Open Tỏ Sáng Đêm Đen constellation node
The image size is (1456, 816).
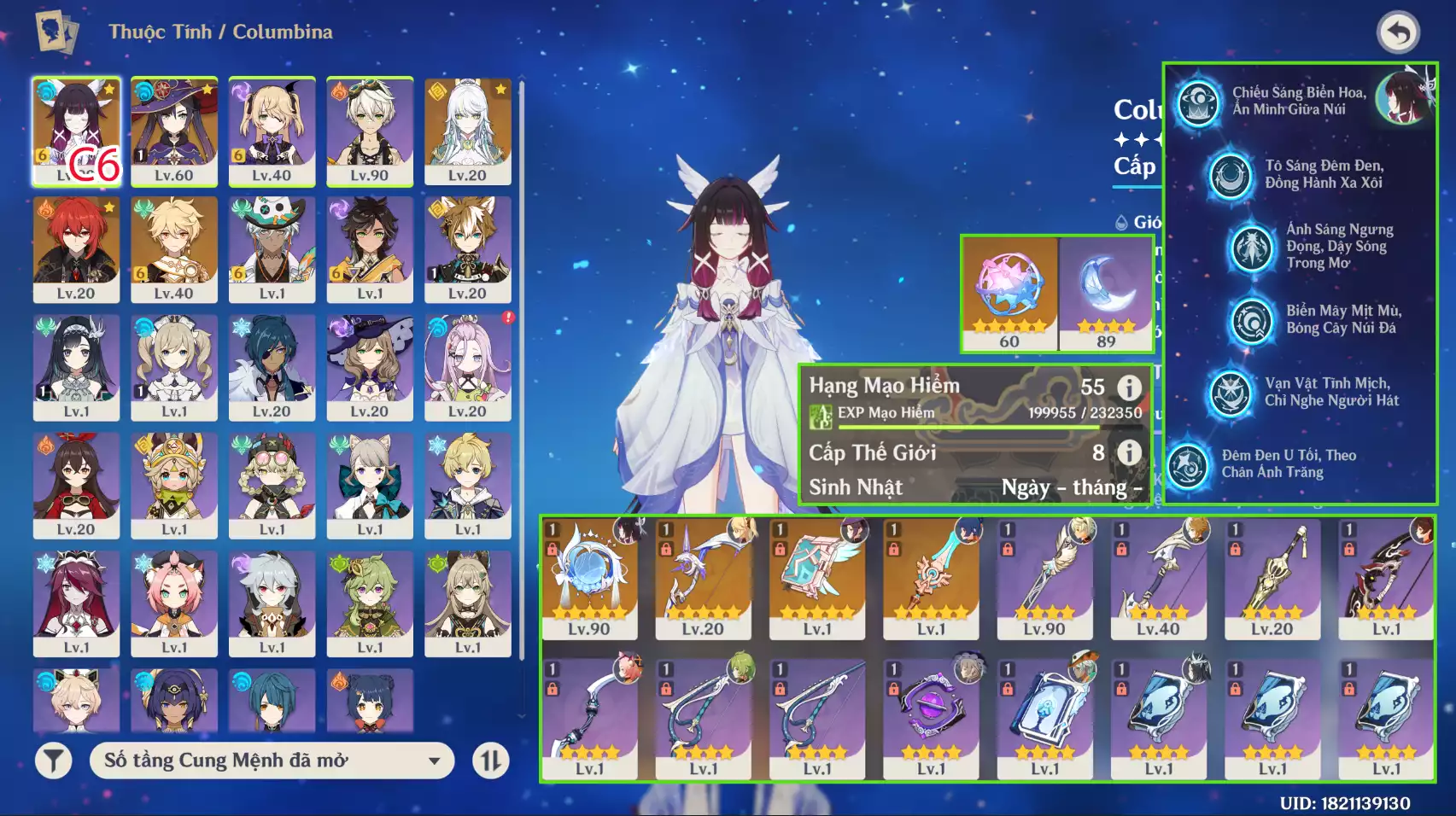[x=1231, y=175]
